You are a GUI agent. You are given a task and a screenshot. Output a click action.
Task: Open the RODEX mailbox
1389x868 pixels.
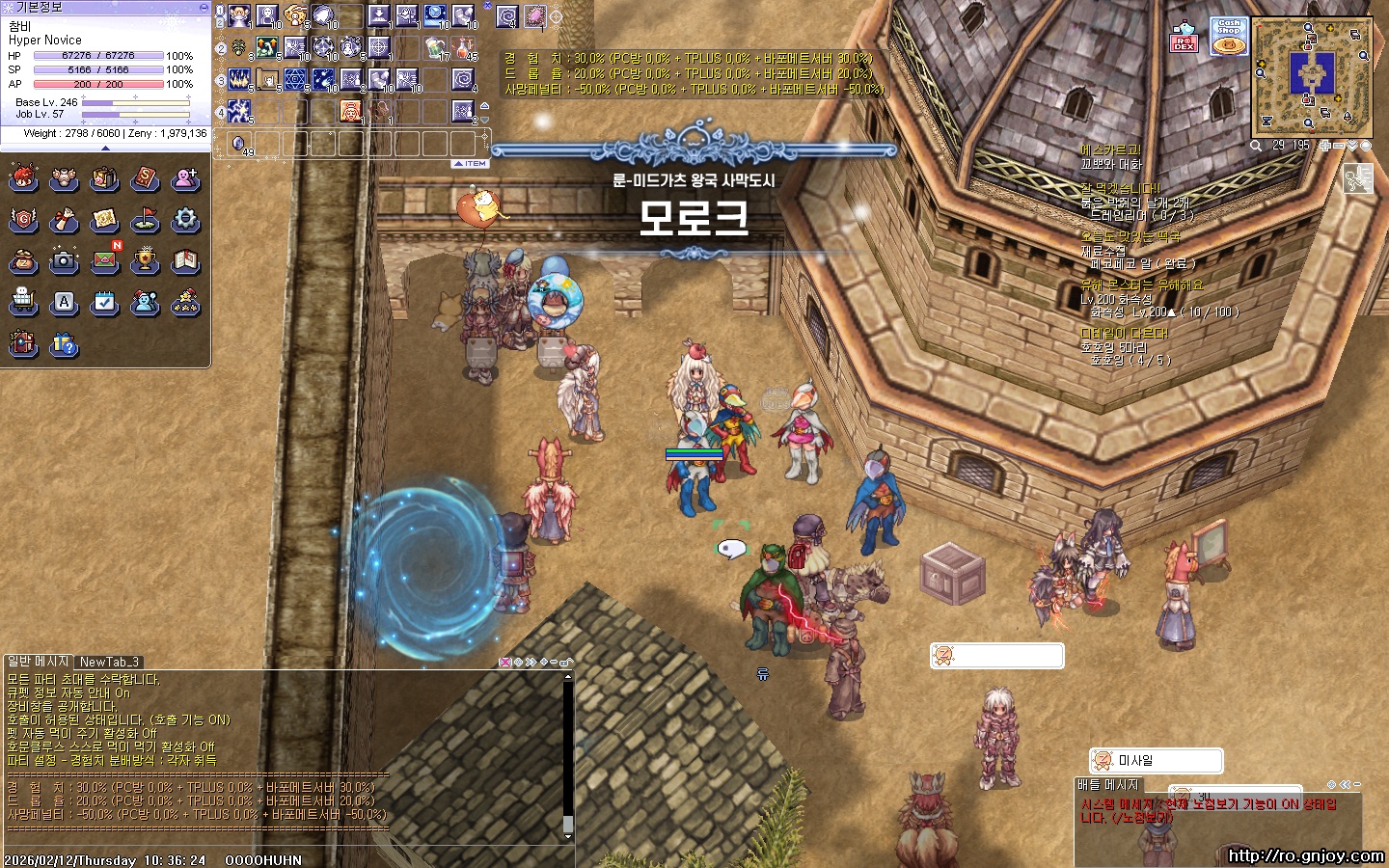(1185, 37)
